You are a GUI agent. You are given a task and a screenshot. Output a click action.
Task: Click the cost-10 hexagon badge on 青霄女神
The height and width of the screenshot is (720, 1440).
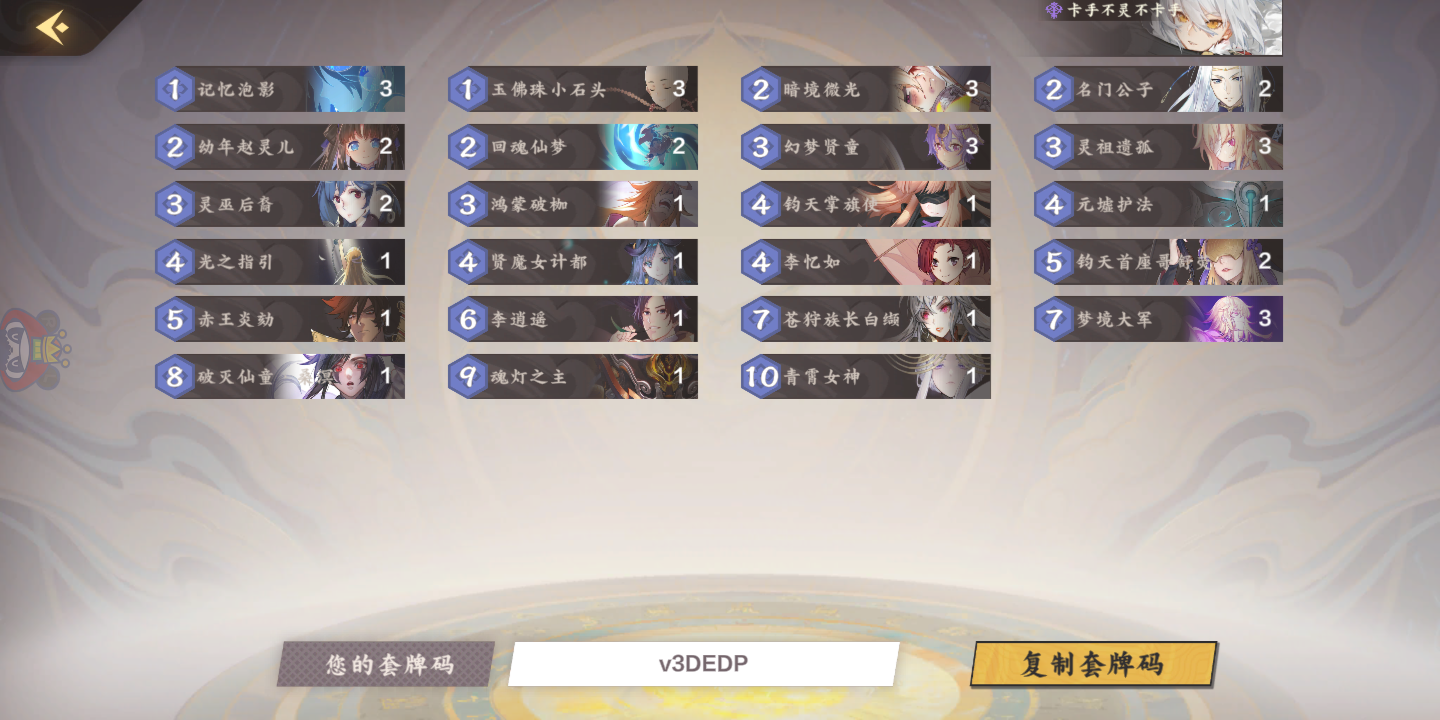tap(763, 376)
